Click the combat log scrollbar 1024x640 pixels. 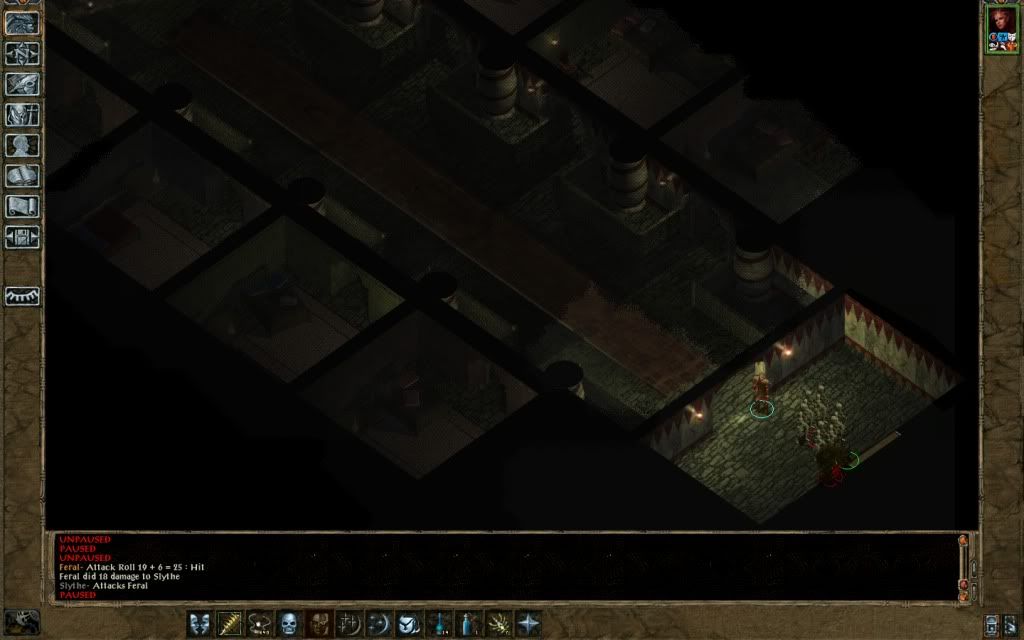coord(963,565)
